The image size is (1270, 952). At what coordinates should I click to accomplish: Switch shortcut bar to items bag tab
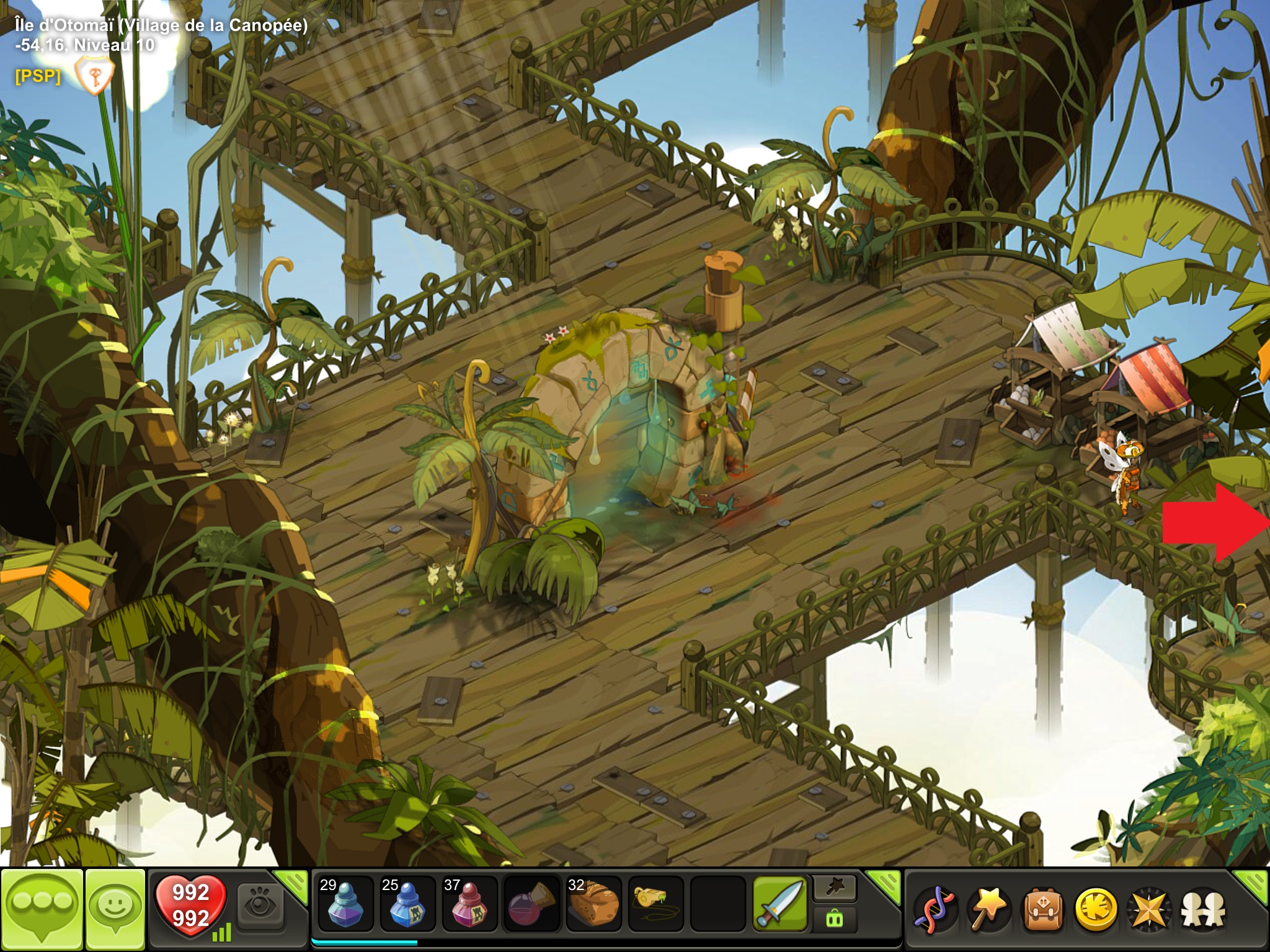[835, 919]
